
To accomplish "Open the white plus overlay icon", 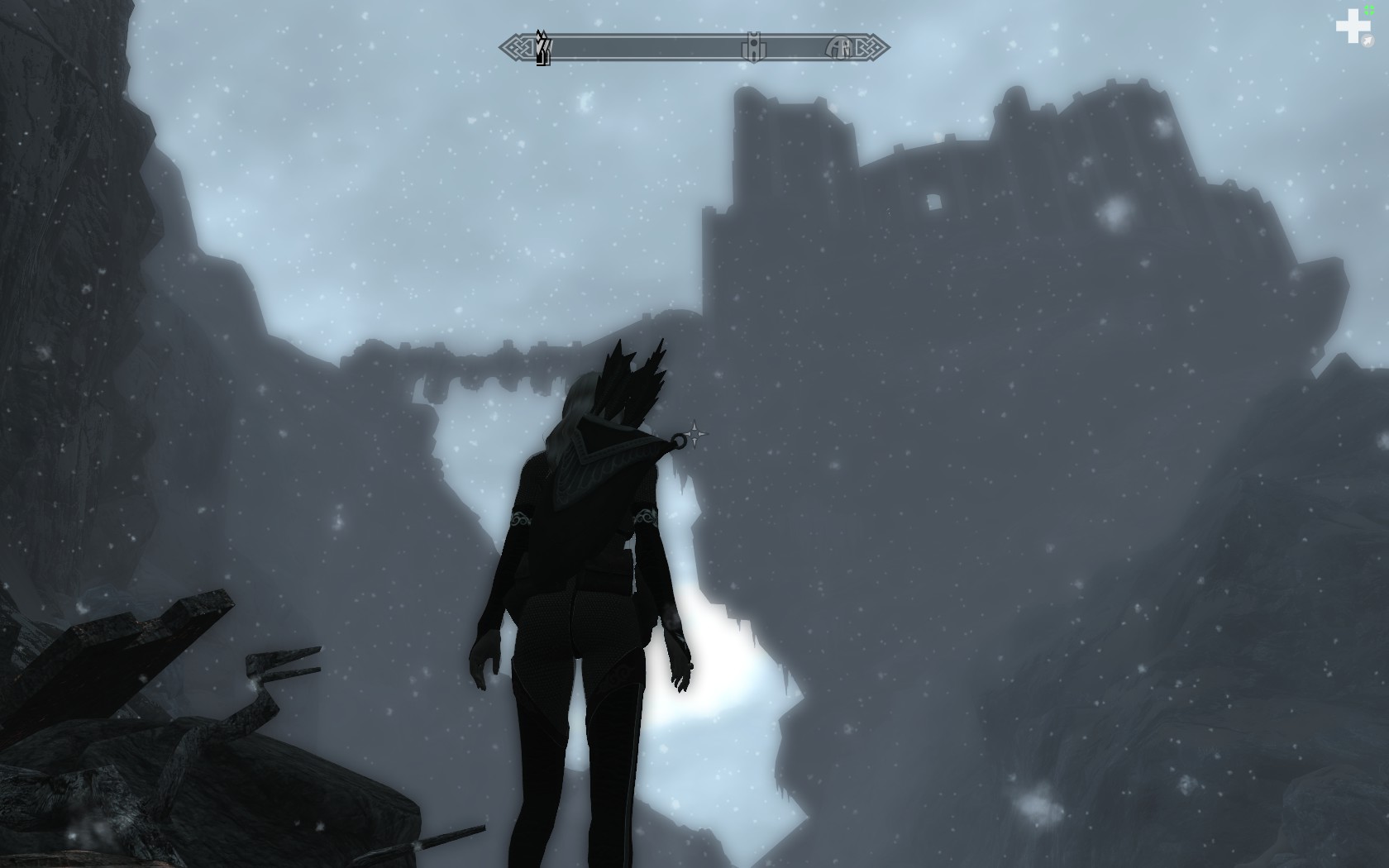I will [1353, 26].
